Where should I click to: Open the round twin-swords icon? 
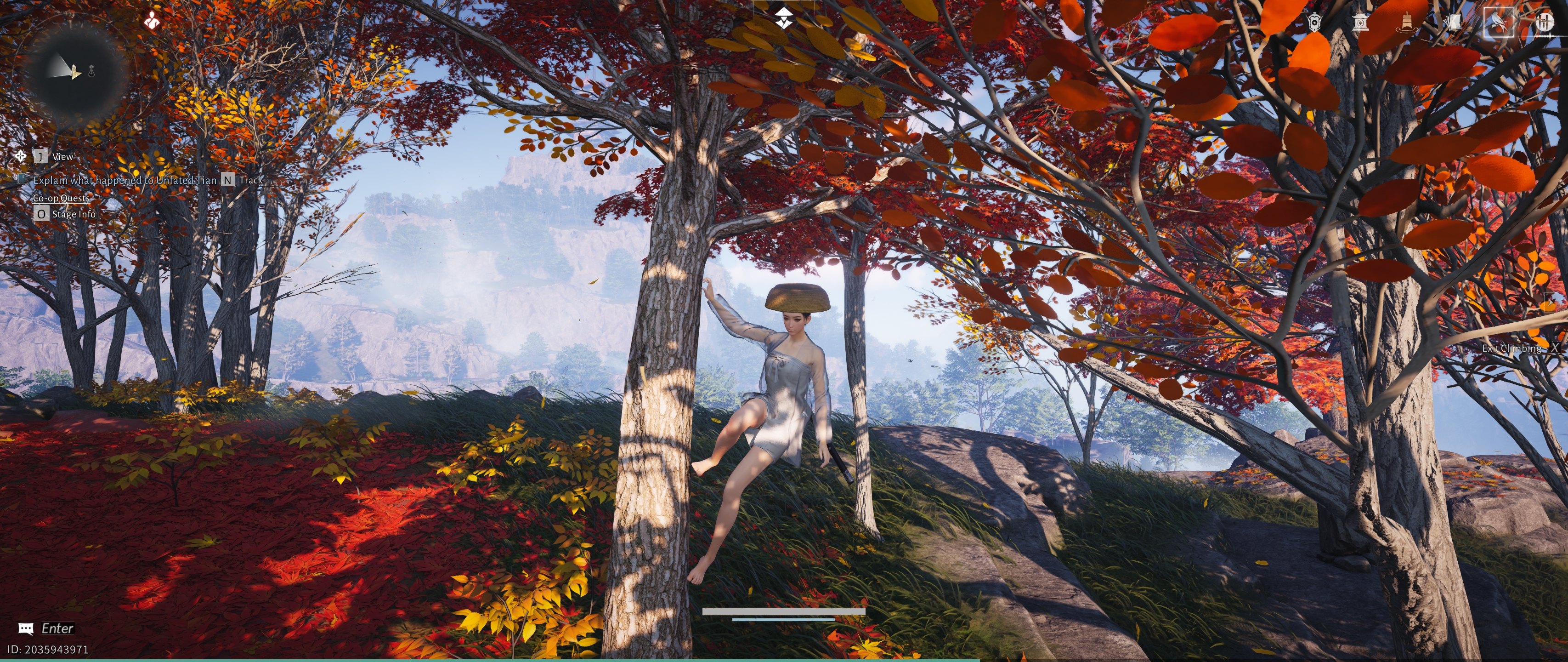1544,23
